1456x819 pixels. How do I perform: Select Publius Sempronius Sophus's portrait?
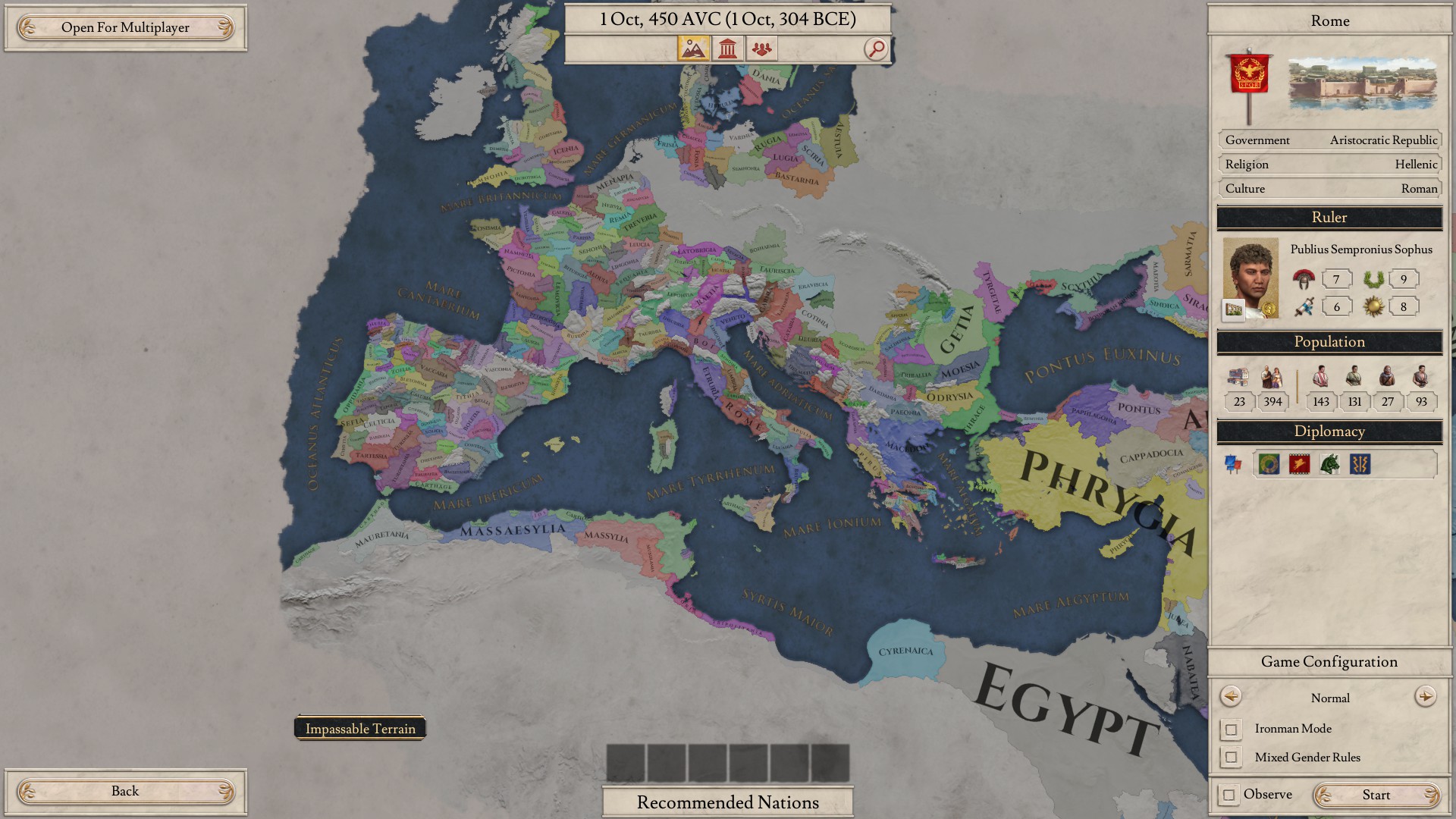tap(1252, 278)
